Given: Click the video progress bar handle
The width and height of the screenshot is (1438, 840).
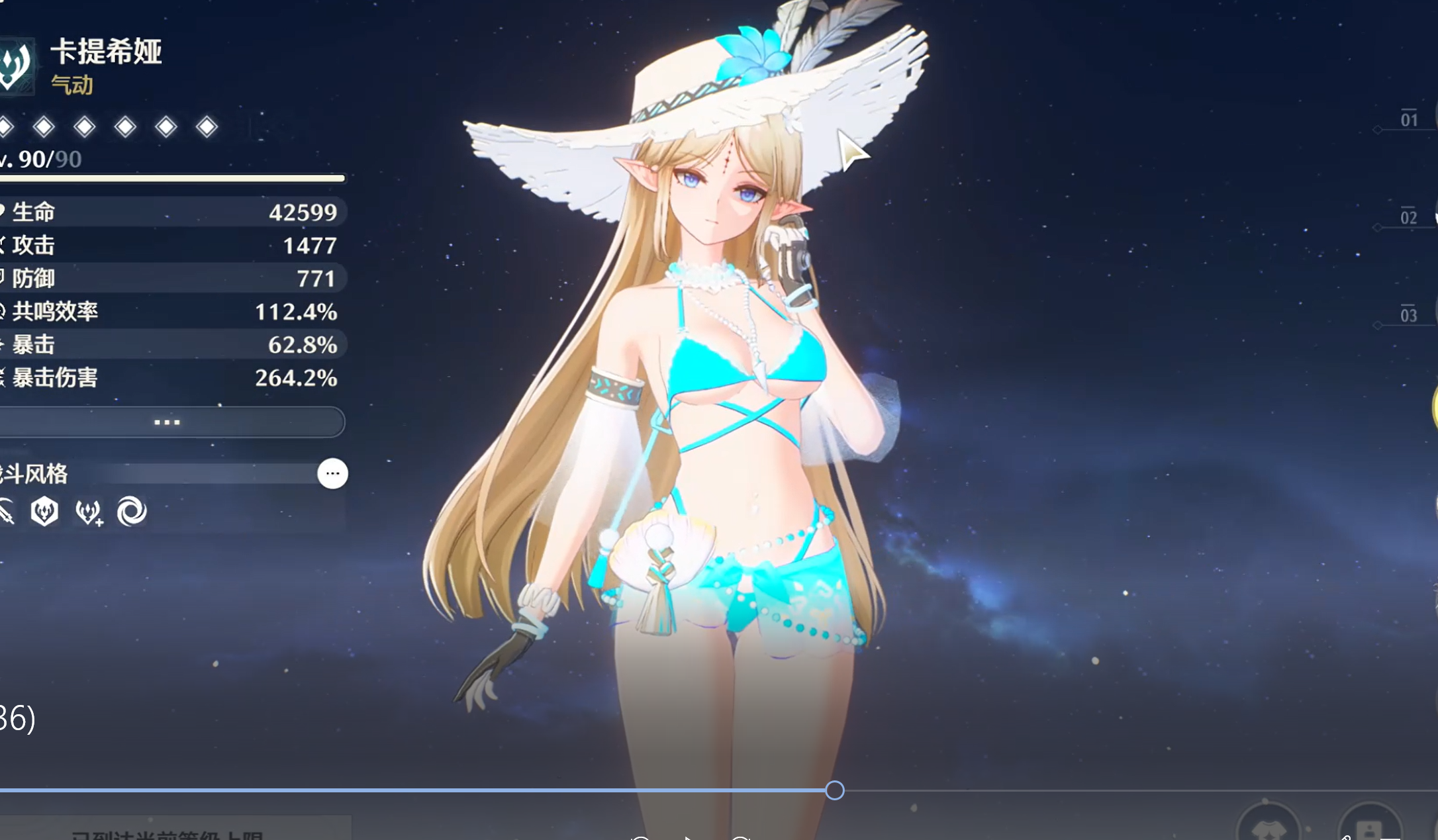Looking at the screenshot, I should pos(835,790).
